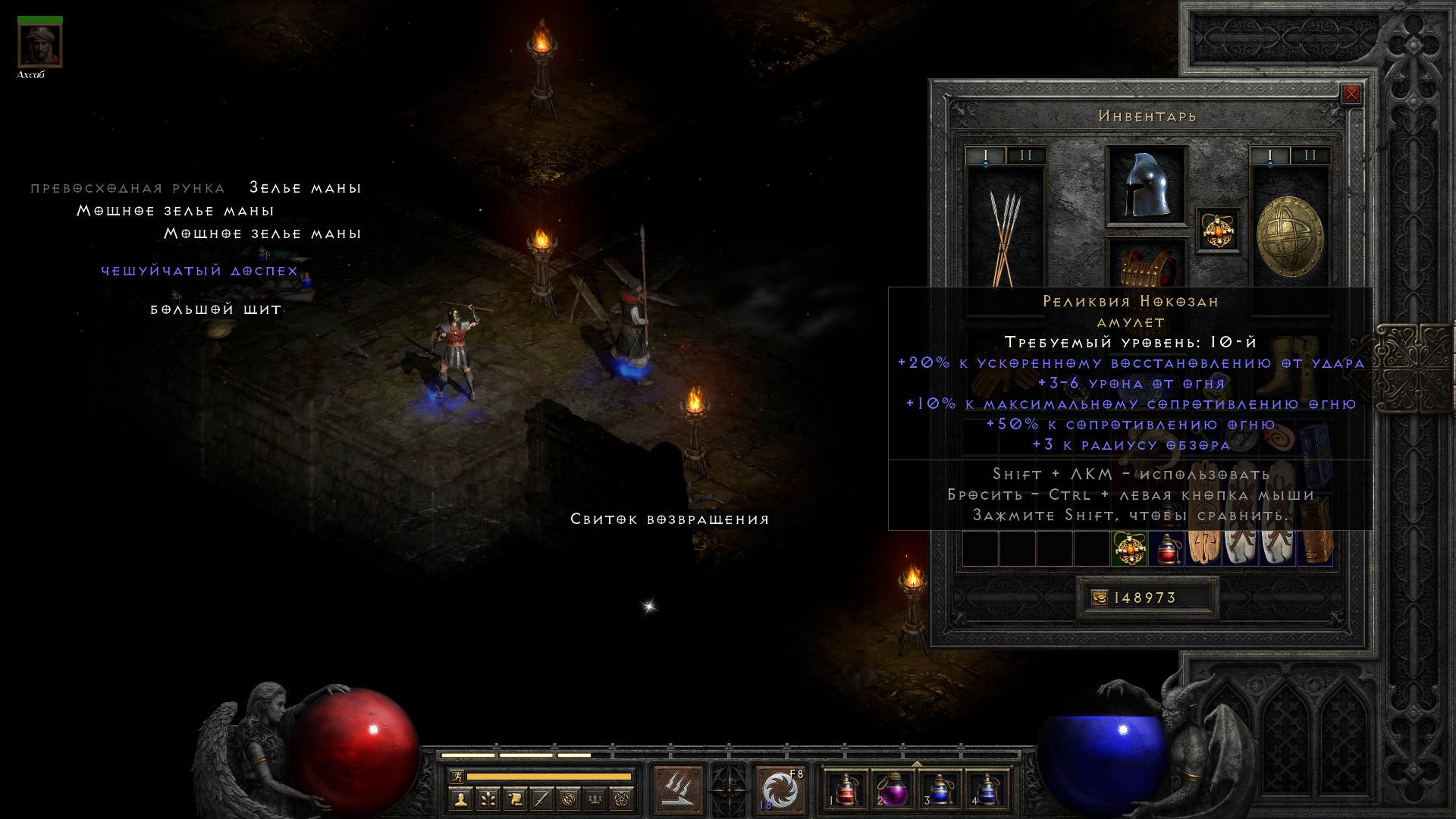1456x819 pixels.
Task: Switch to weapon set II above the shield
Action: click(x=1310, y=156)
